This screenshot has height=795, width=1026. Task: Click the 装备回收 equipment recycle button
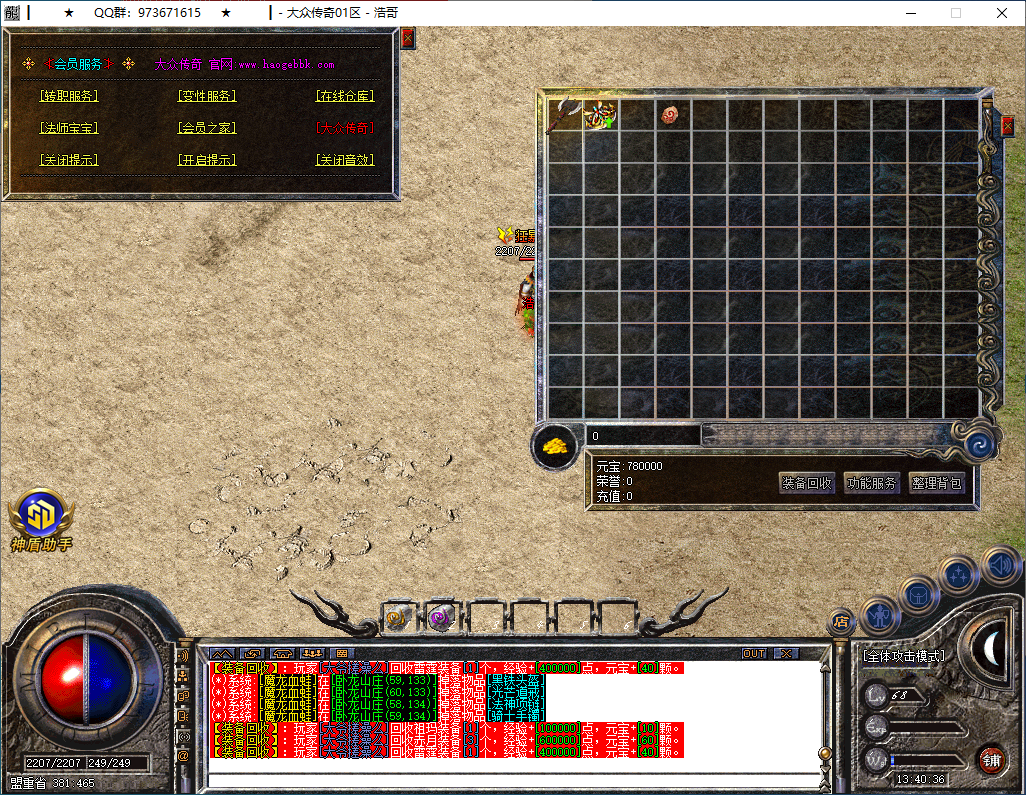click(806, 483)
